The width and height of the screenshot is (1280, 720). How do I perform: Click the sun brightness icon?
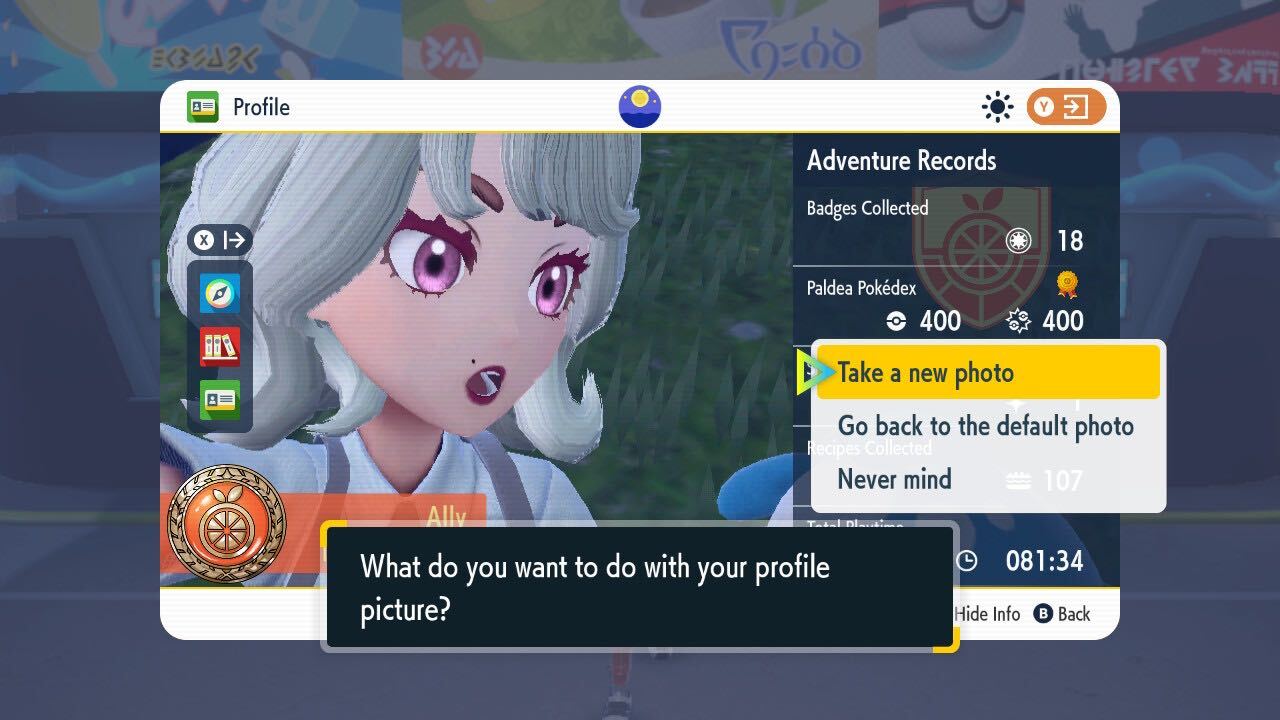[997, 107]
